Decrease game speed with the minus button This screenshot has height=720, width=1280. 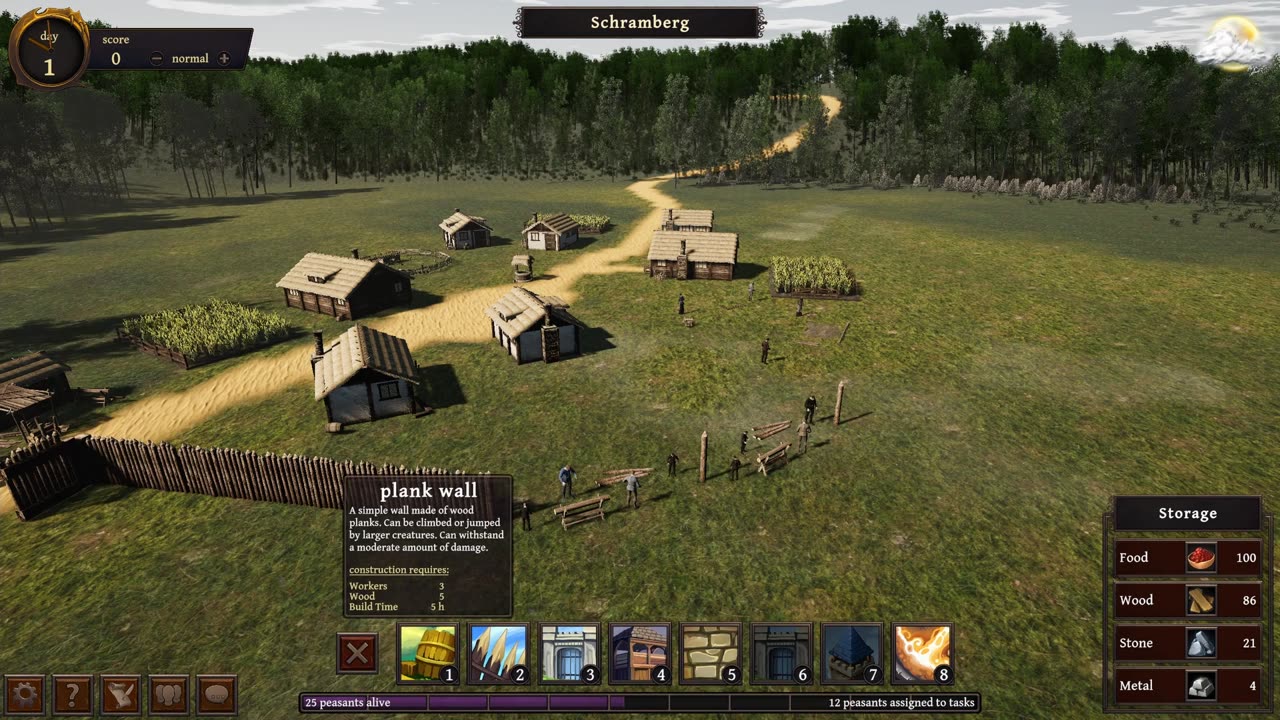[157, 59]
